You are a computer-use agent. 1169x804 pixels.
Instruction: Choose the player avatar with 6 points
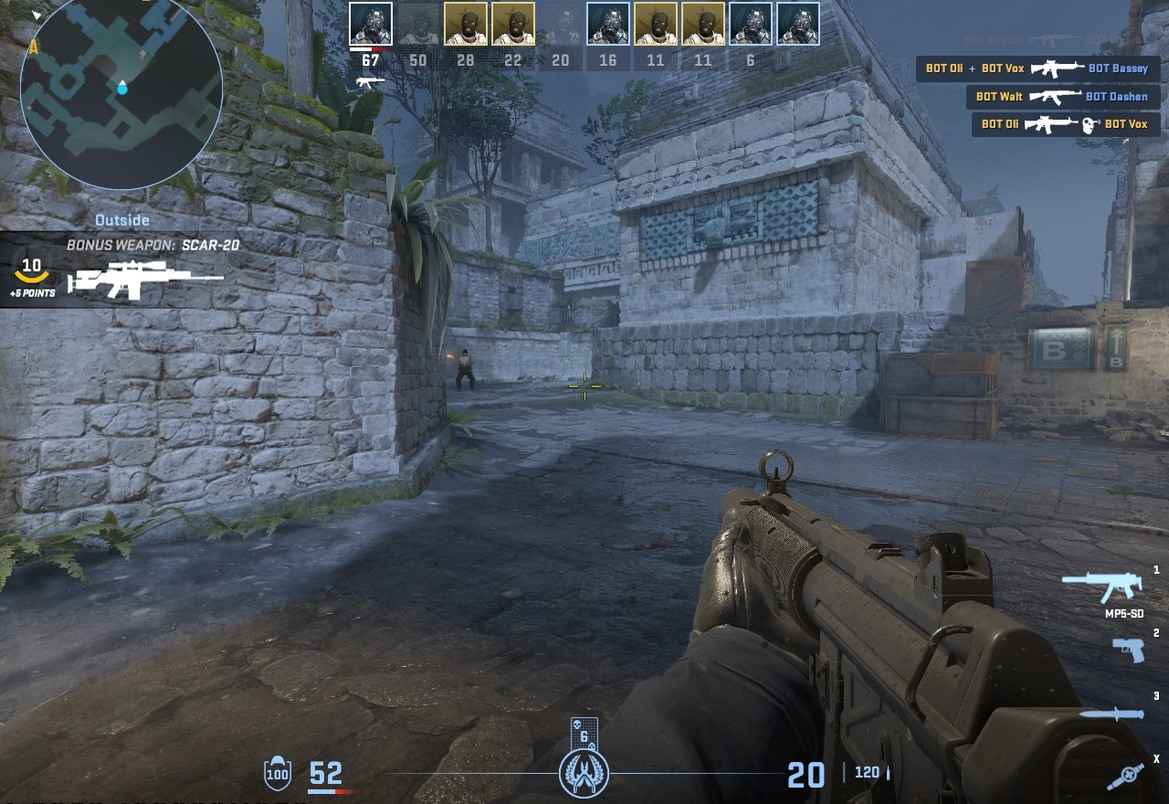tap(750, 24)
